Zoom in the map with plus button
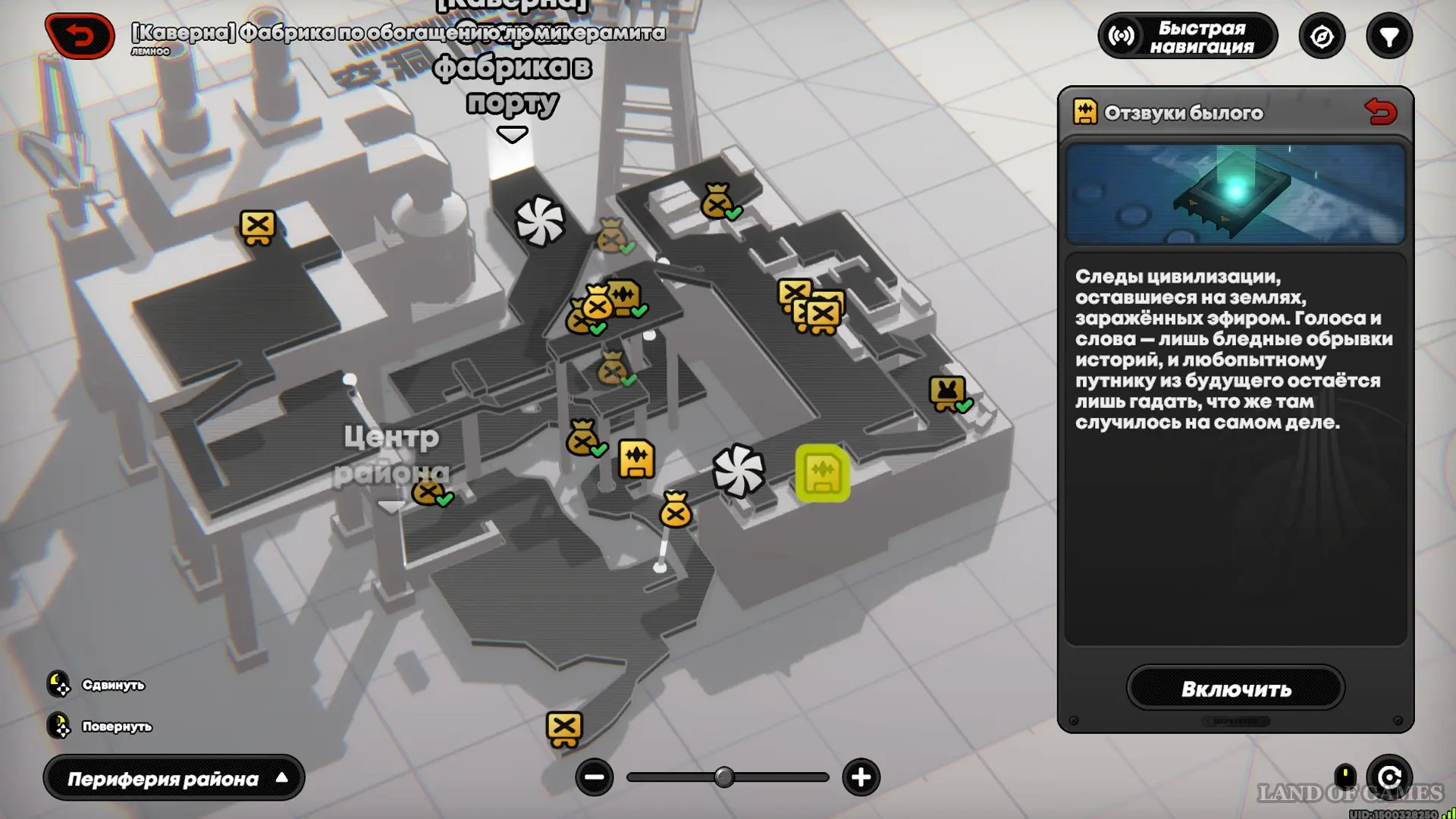The width and height of the screenshot is (1456, 819). pyautogui.click(x=861, y=777)
